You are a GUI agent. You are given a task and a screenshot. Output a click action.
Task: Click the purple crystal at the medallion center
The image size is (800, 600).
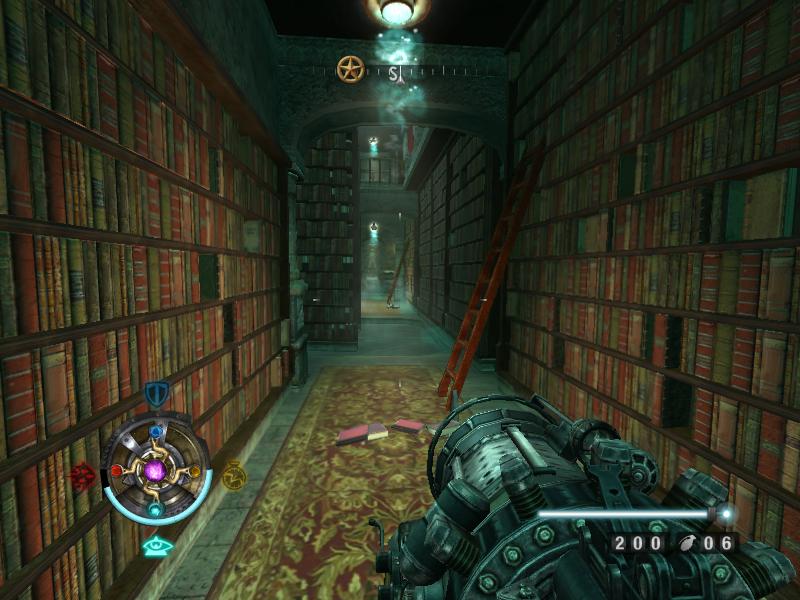coord(155,470)
